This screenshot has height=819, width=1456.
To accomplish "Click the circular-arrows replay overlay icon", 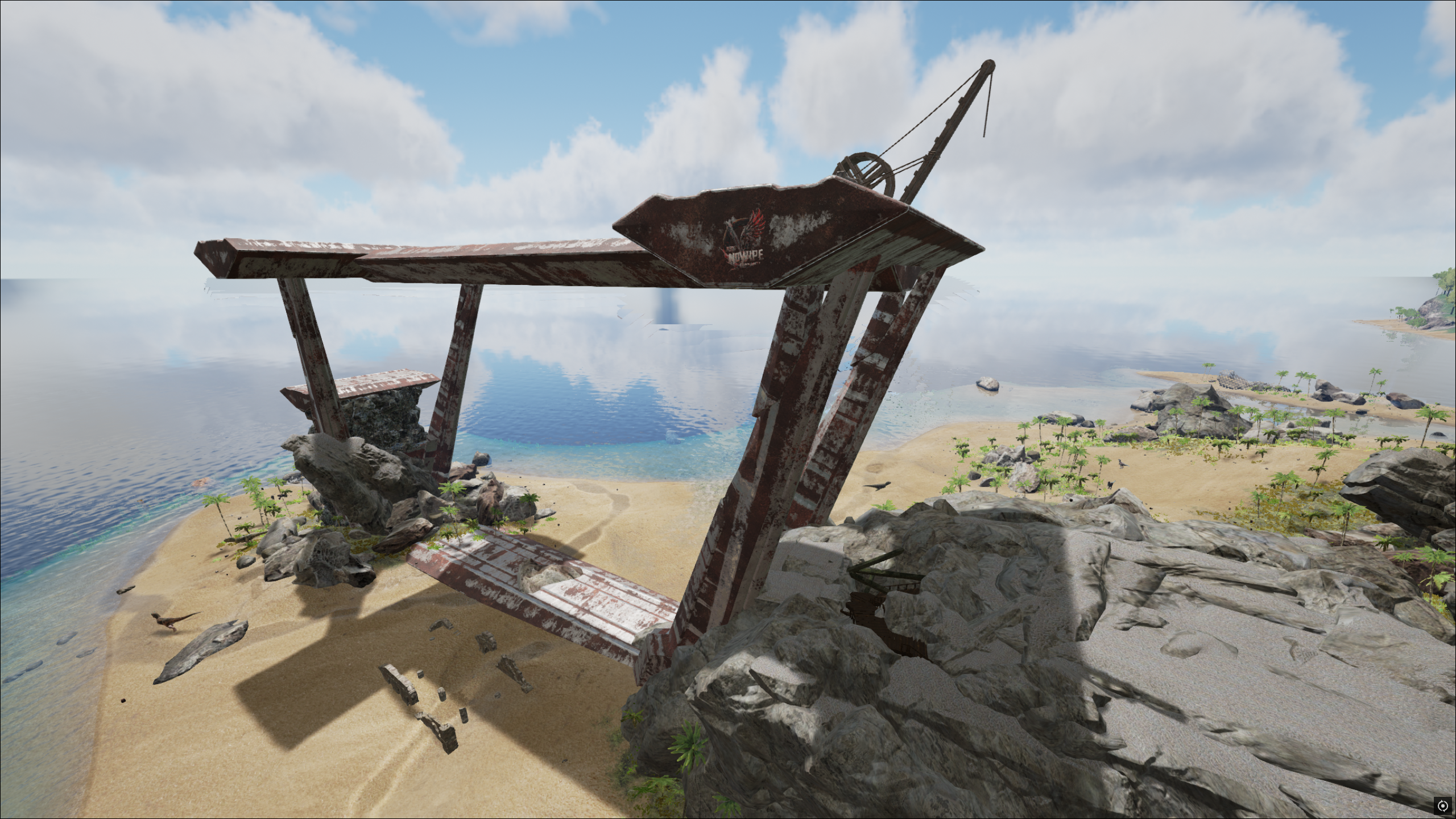I will [x=1442, y=805].
